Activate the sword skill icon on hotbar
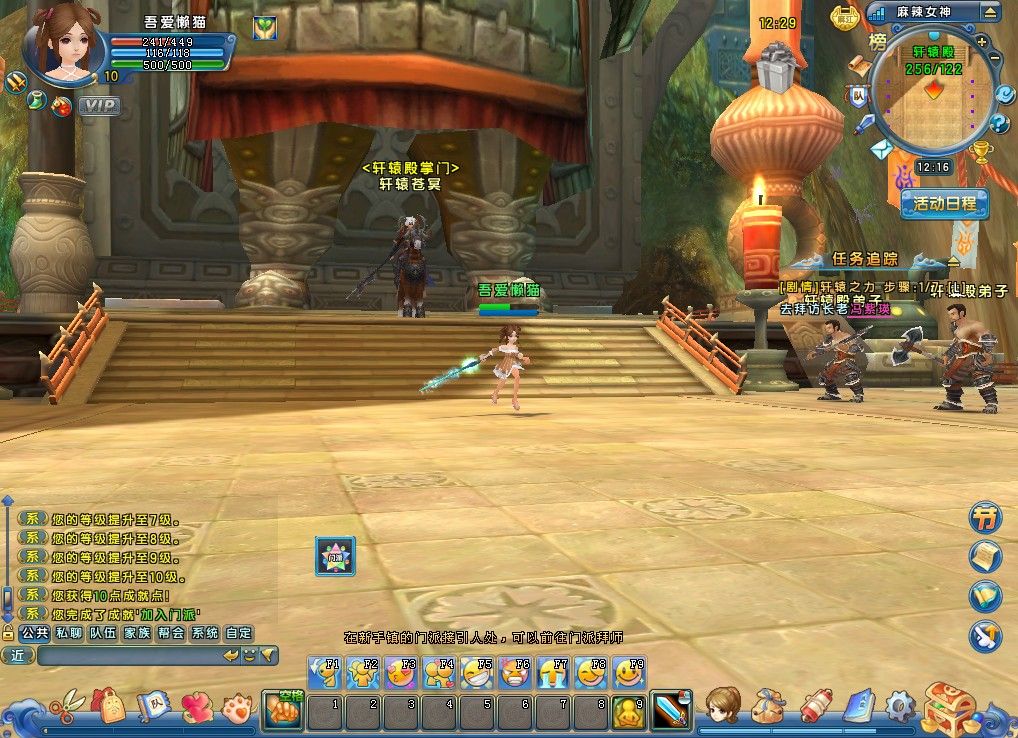Screen dimensions: 1018x738 [669, 710]
